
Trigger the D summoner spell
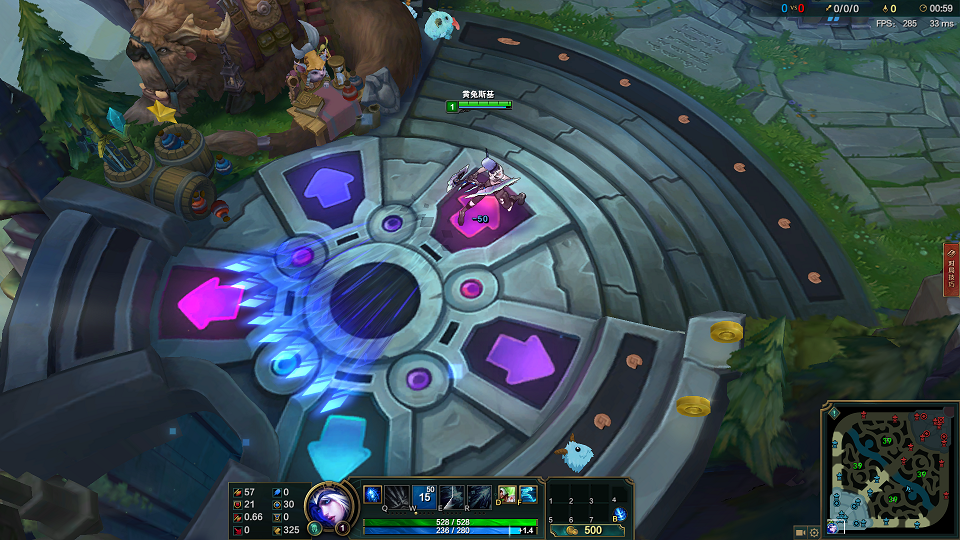pos(508,493)
